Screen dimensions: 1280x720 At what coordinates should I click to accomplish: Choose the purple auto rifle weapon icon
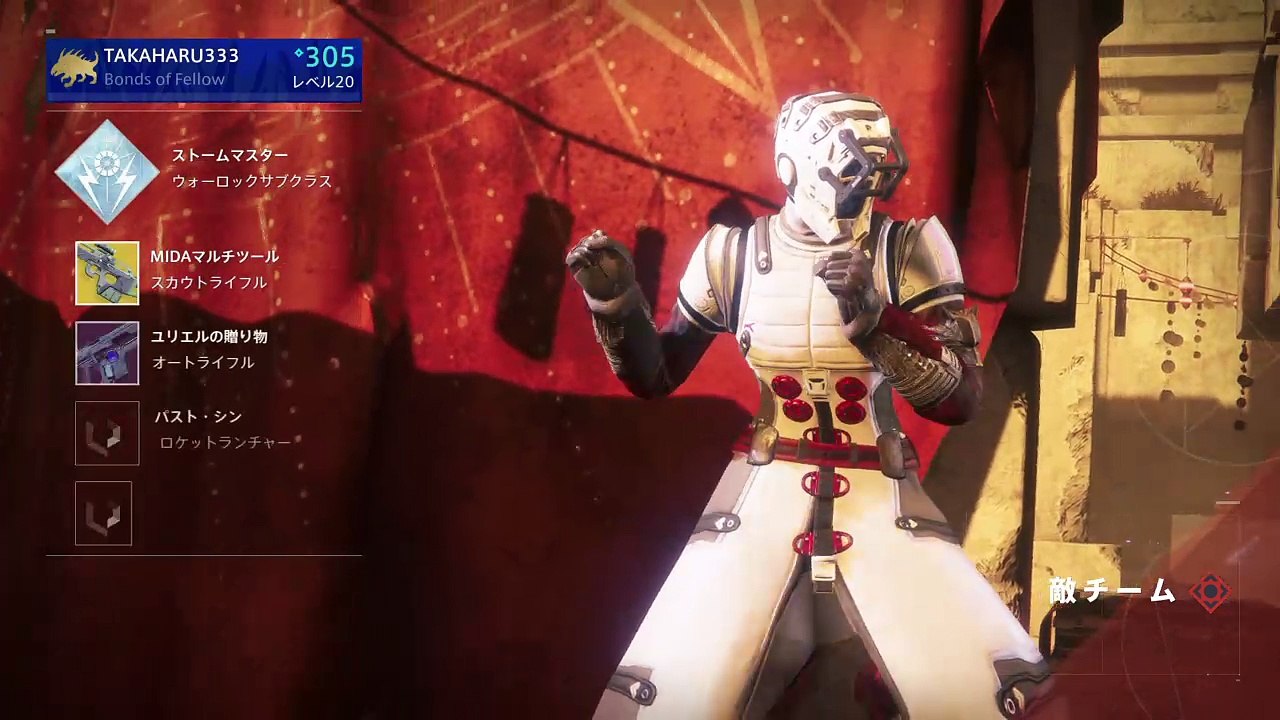click(107, 352)
